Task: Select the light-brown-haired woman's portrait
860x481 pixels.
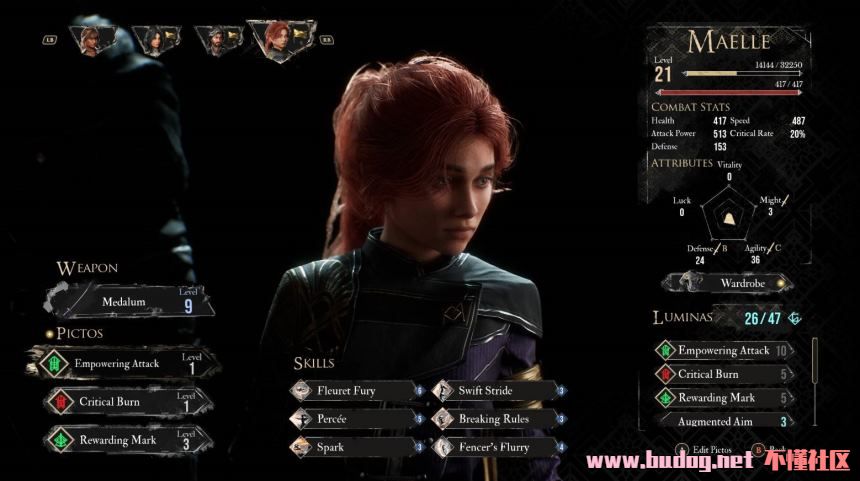Action: [95, 40]
